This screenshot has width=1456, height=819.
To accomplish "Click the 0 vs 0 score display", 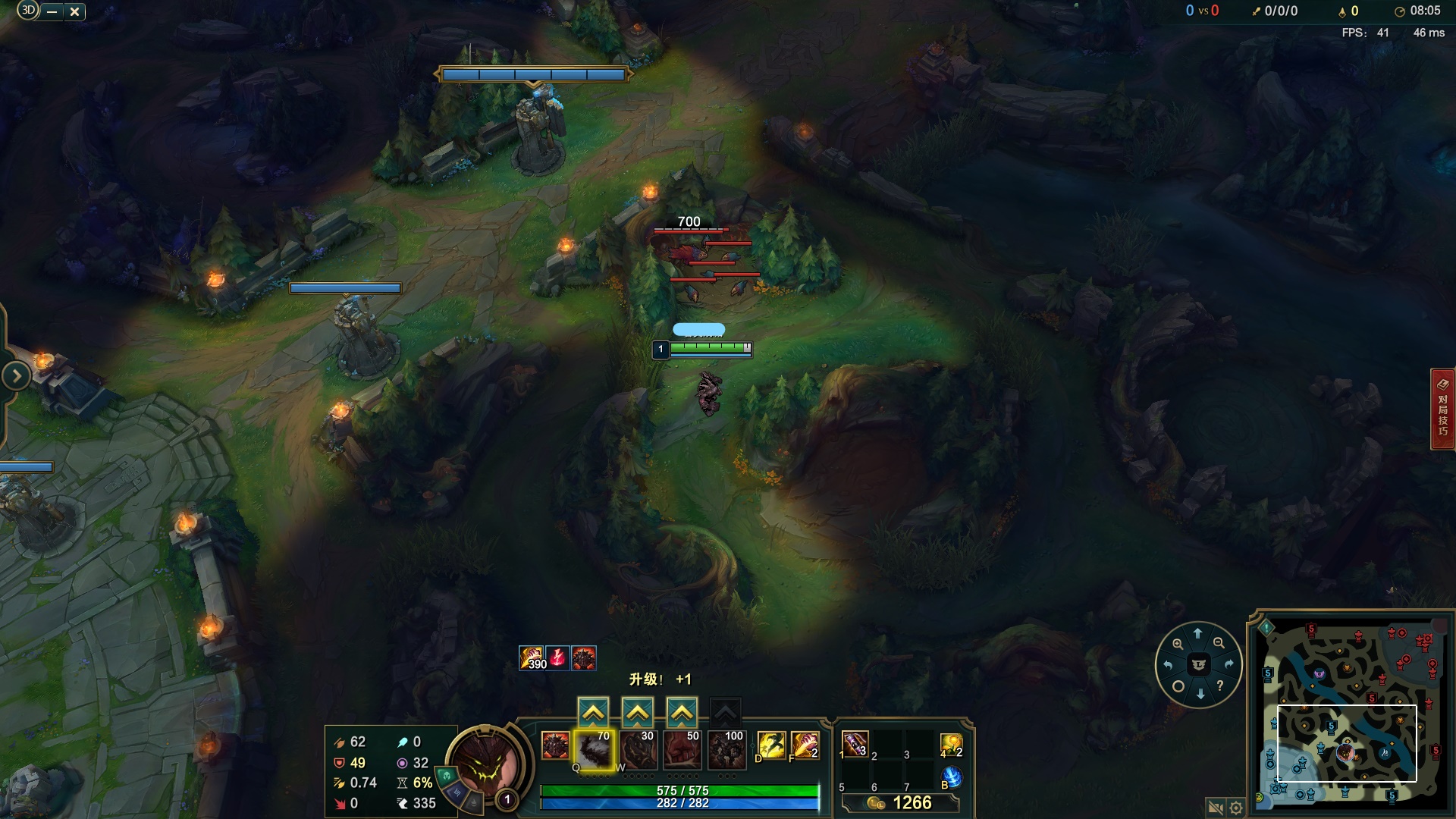I will [1203, 11].
